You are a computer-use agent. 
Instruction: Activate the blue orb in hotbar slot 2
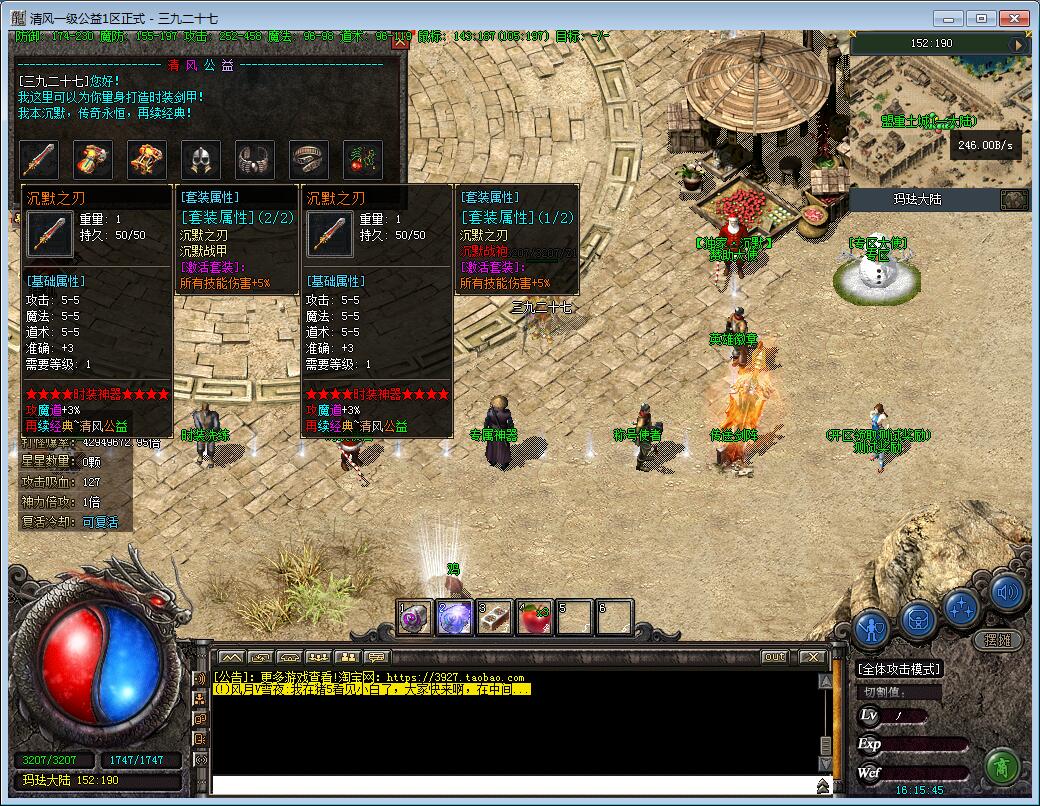pyautogui.click(x=455, y=618)
